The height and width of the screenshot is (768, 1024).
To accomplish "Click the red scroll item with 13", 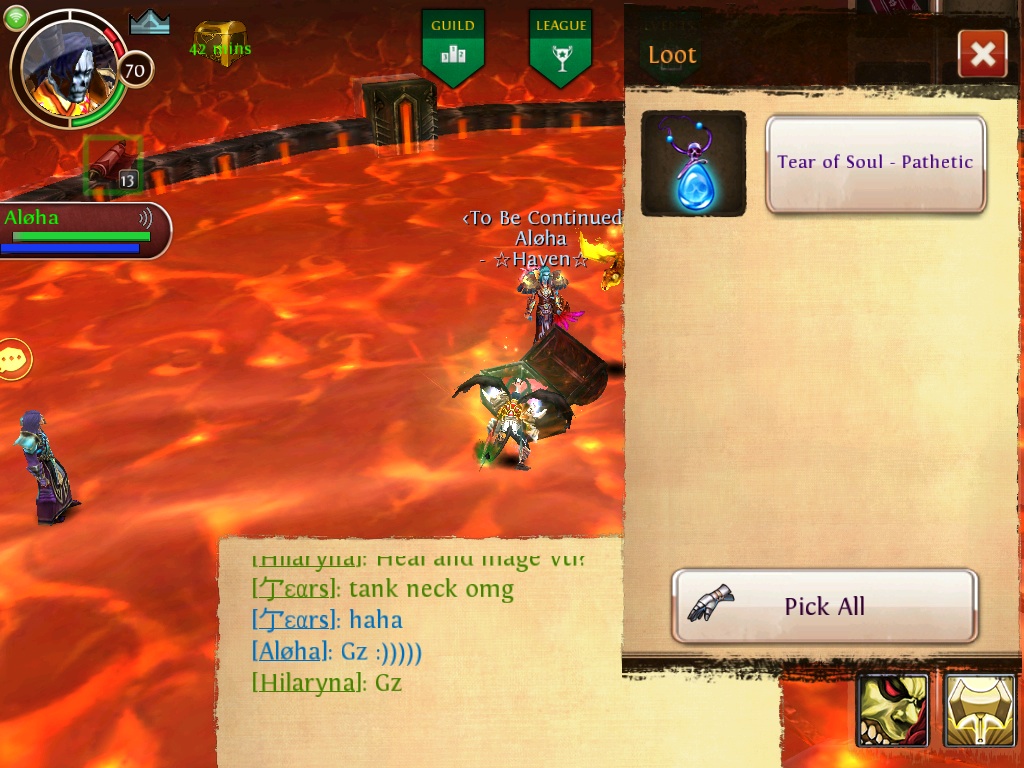I will point(112,166).
